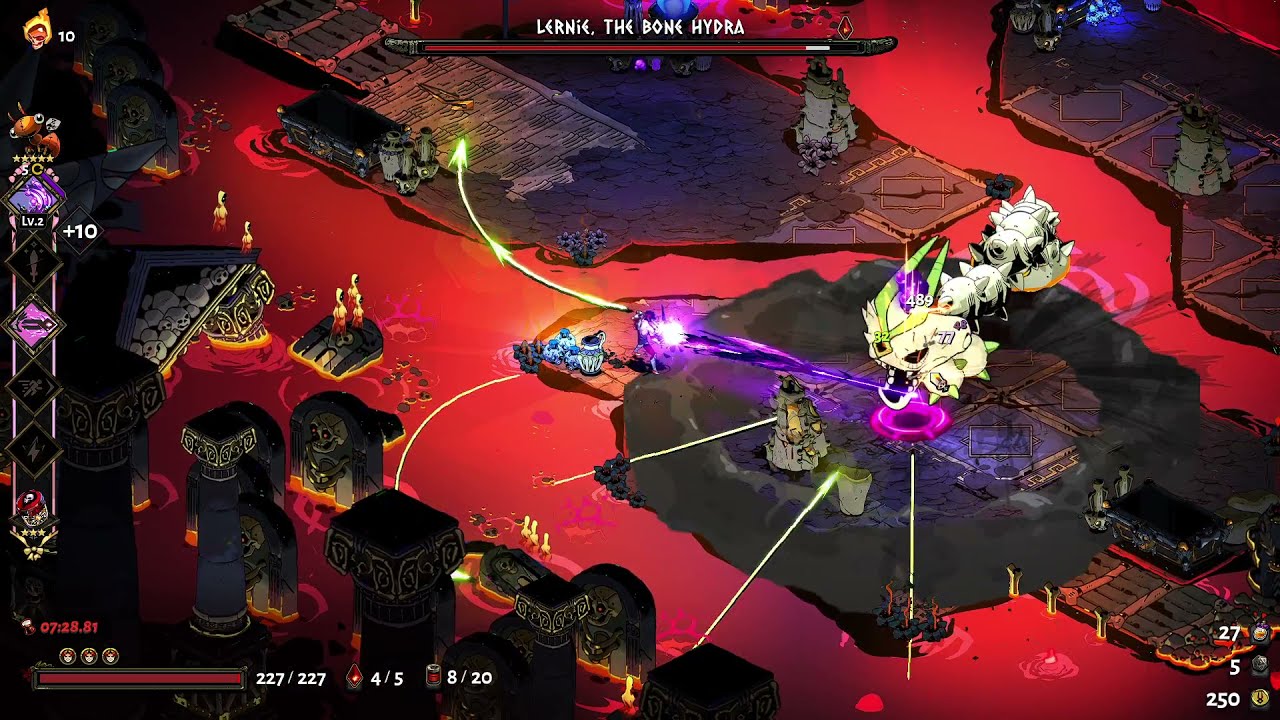The image size is (1280, 720).
Task: Click the gold obol coin icon
Action: 1260,699
